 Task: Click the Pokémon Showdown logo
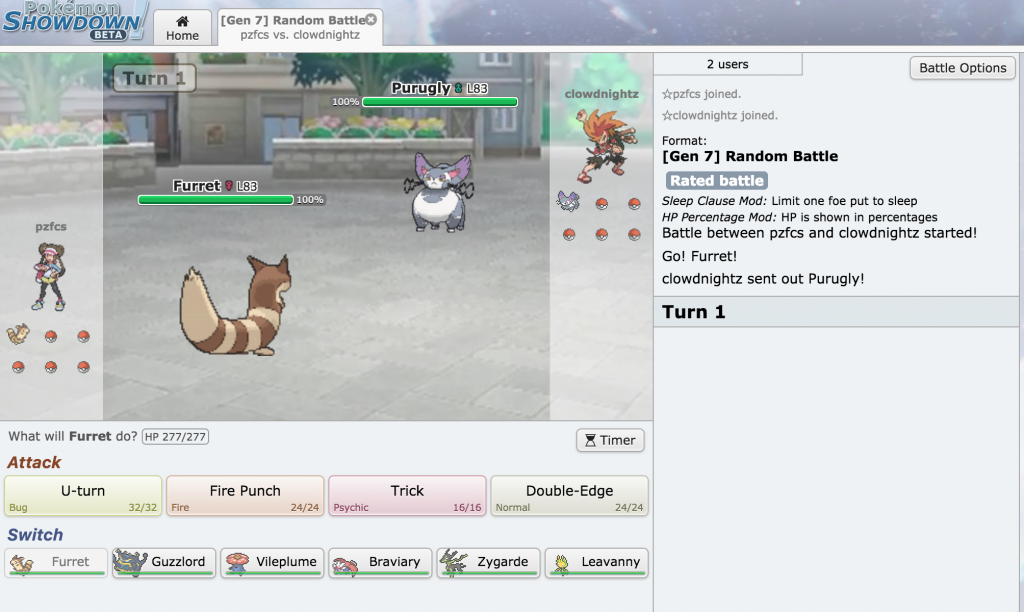(x=75, y=22)
